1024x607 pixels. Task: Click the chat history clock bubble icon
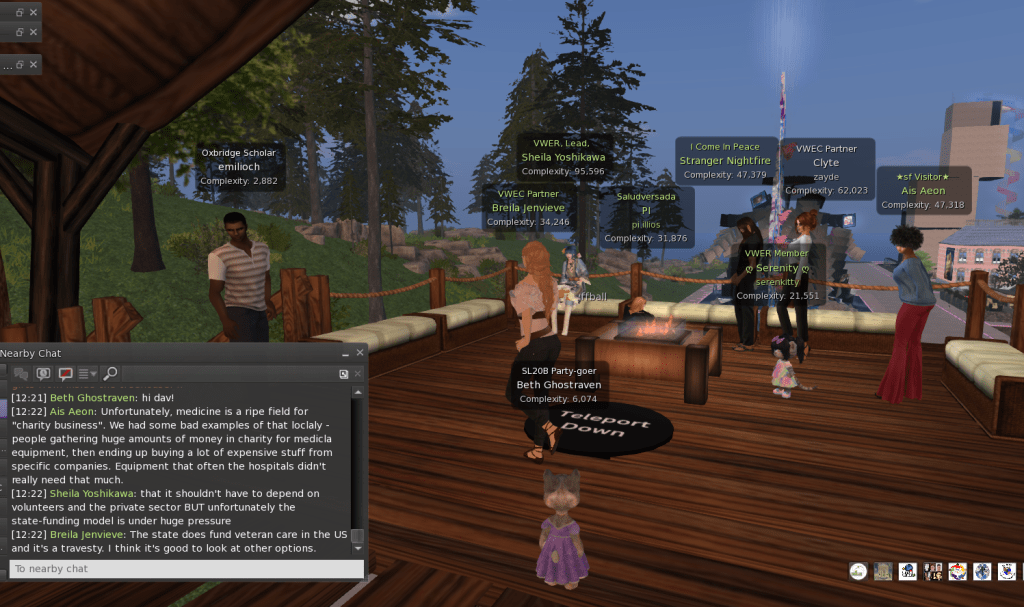pyautogui.click(x=43, y=374)
